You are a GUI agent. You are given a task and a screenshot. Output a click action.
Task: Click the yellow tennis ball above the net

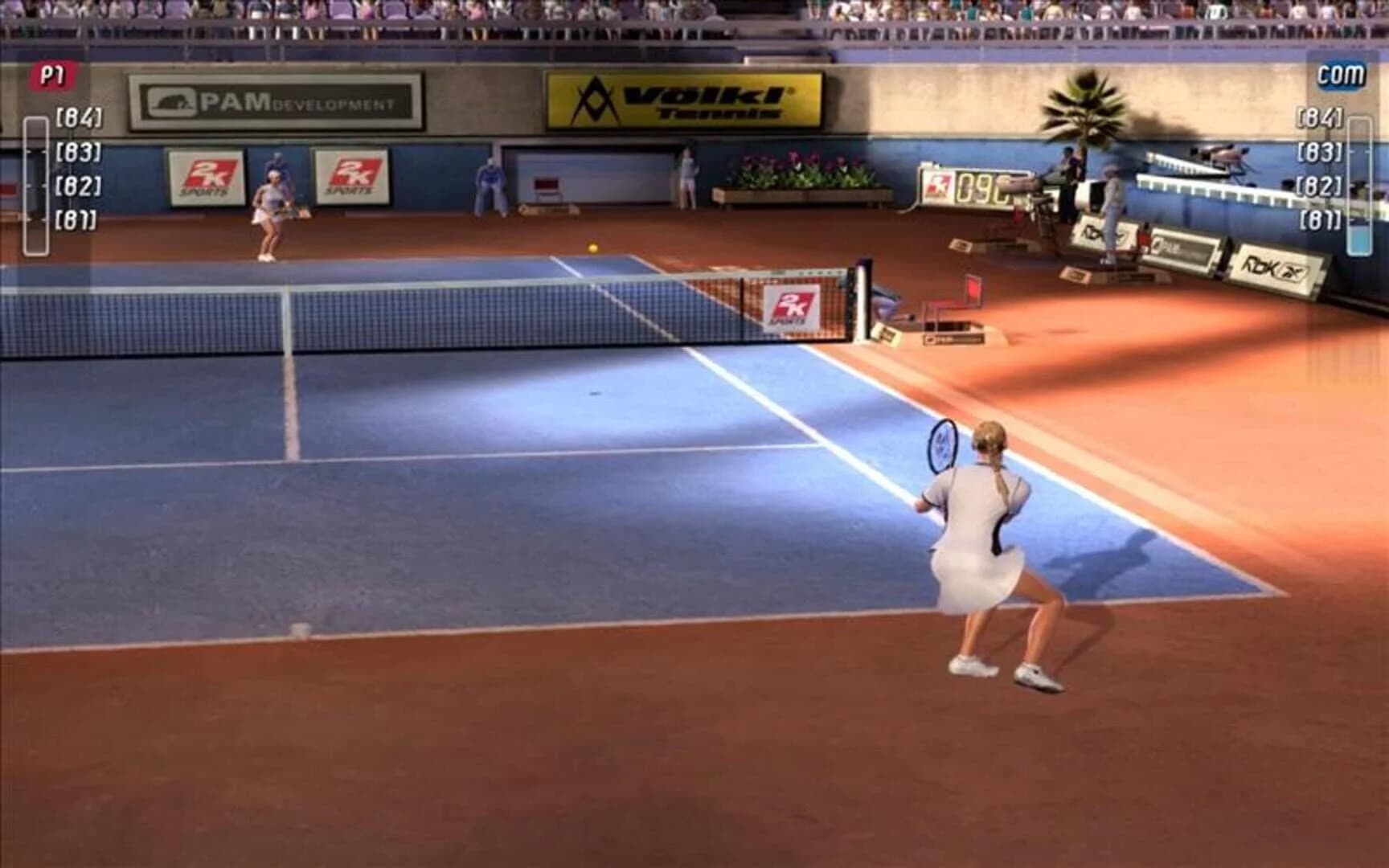[592, 249]
